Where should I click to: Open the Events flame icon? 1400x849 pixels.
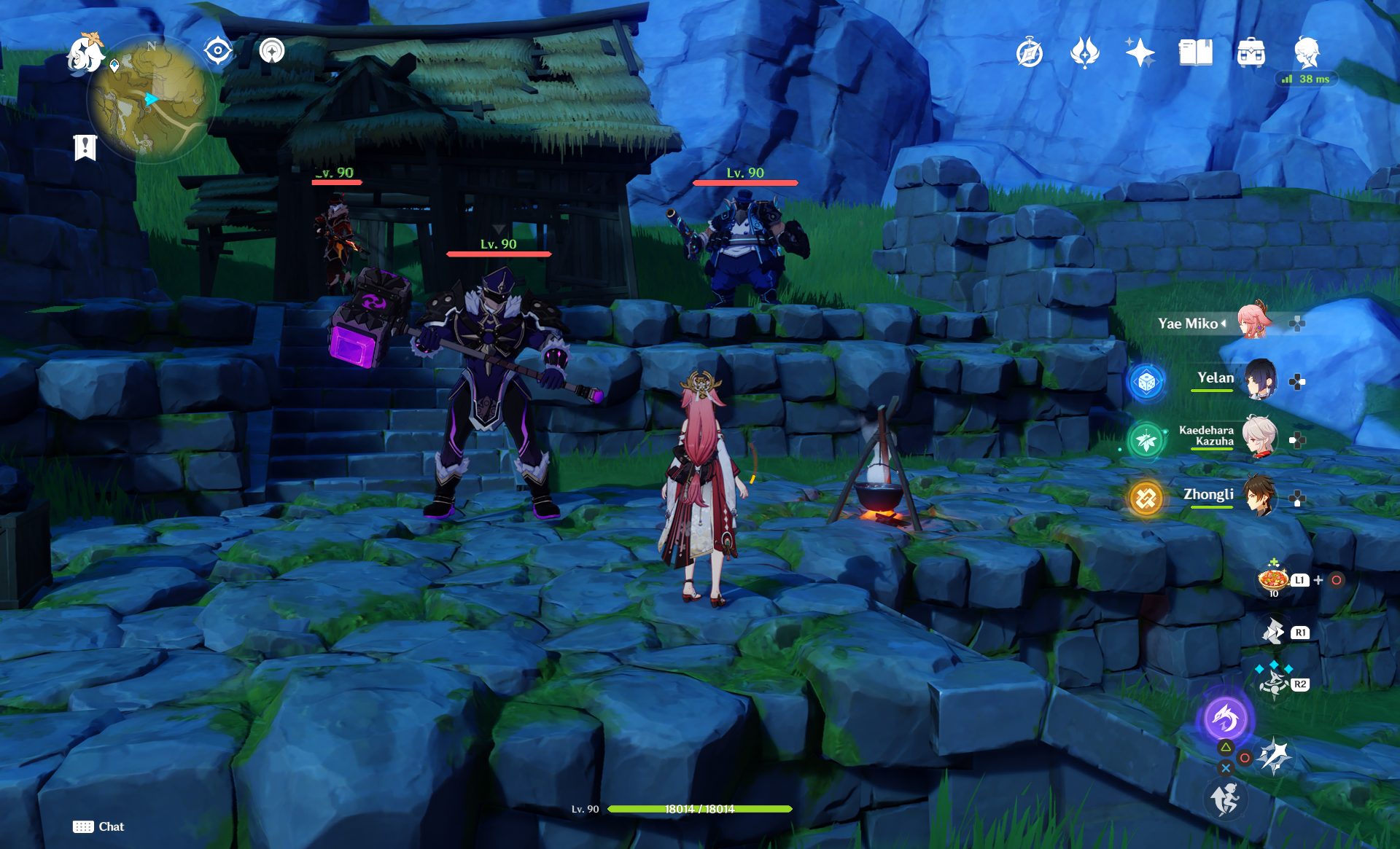pos(1084,53)
